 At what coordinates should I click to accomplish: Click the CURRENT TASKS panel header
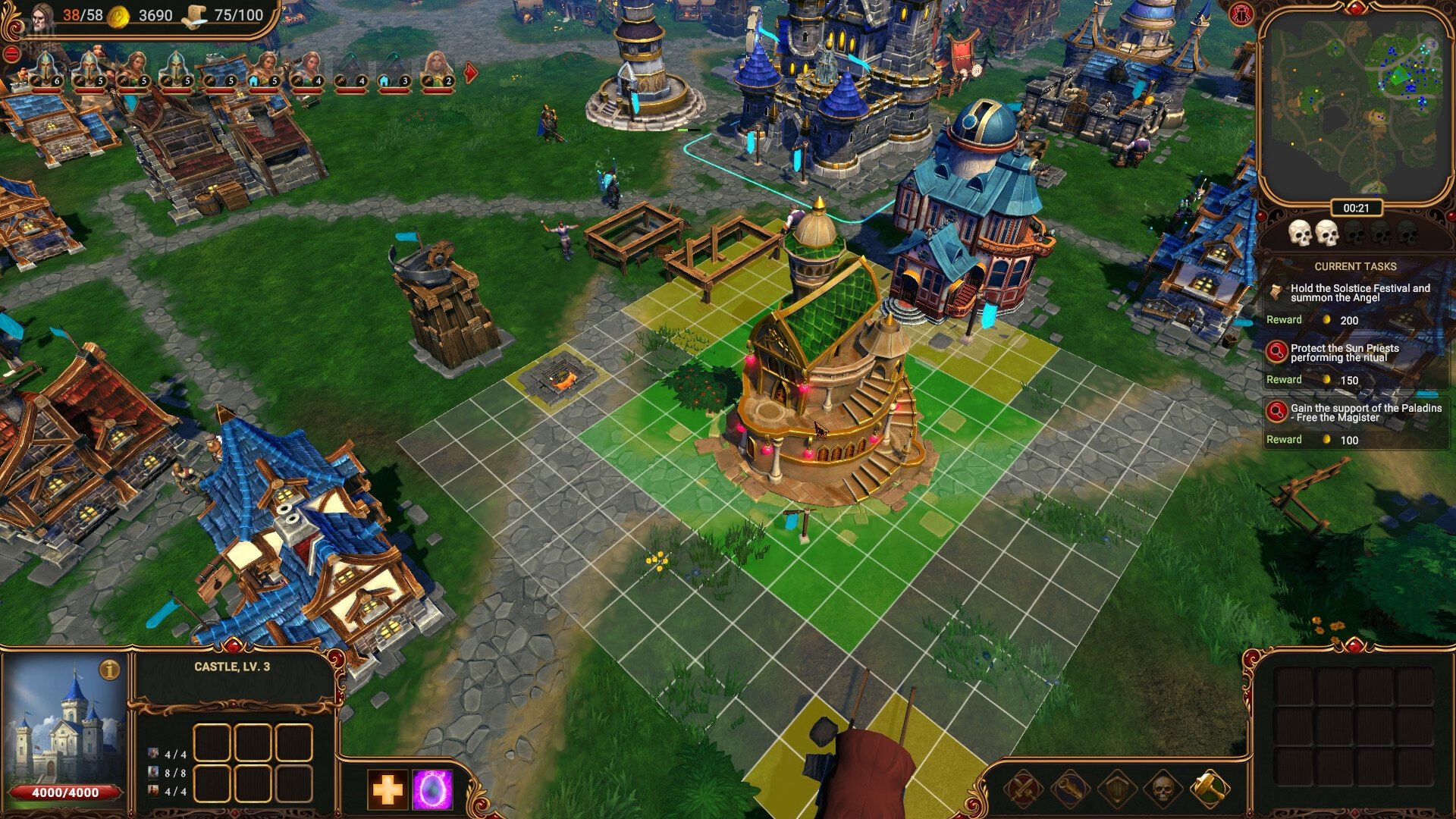point(1354,266)
